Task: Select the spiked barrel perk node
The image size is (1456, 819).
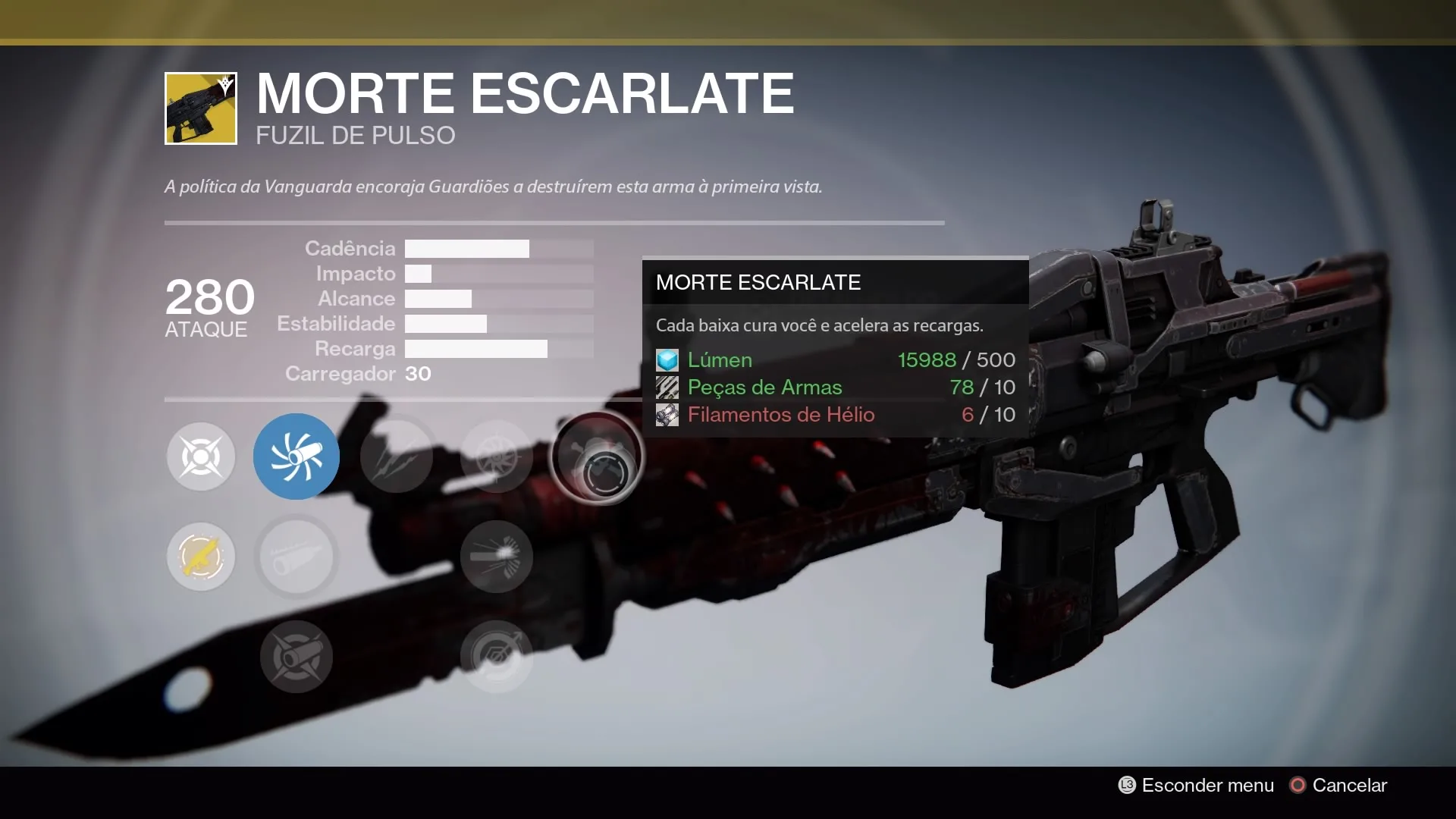Action: click(x=296, y=557)
